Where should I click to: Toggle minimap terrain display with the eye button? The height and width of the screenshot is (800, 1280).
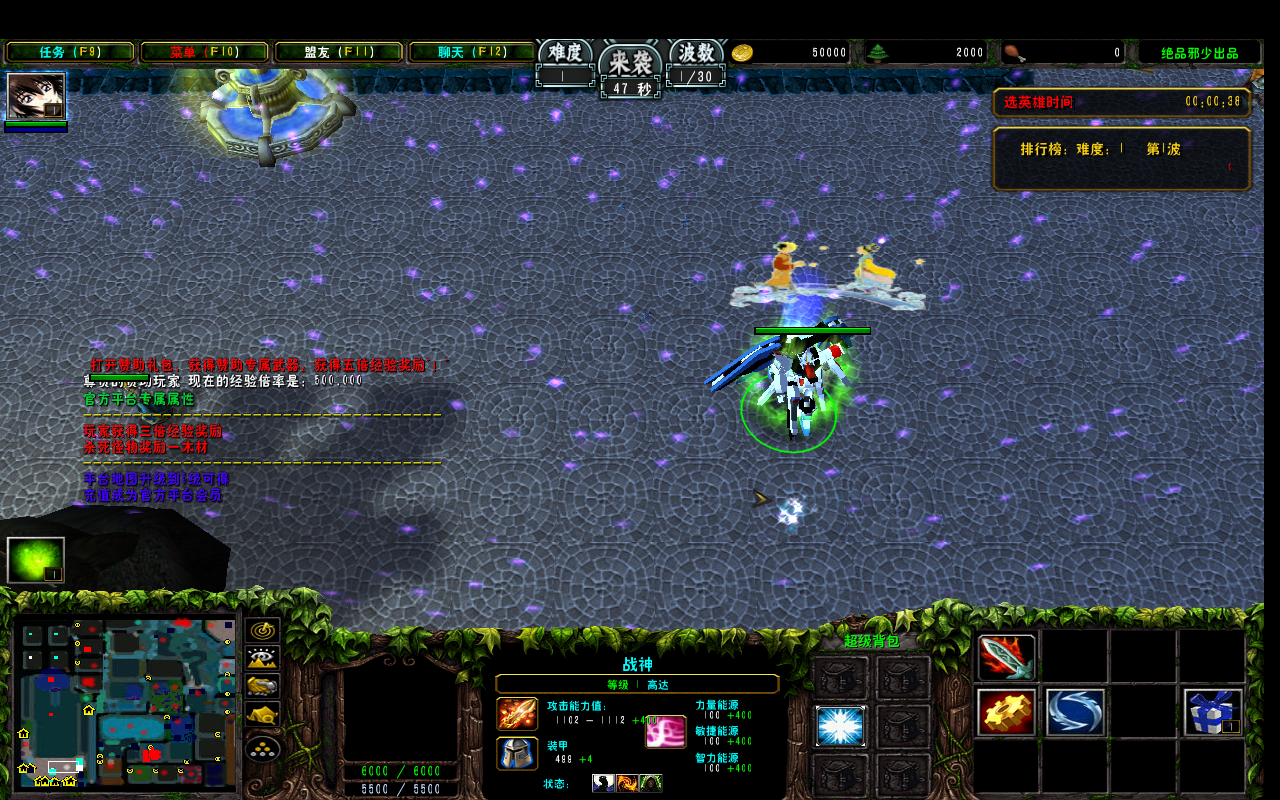[263, 658]
